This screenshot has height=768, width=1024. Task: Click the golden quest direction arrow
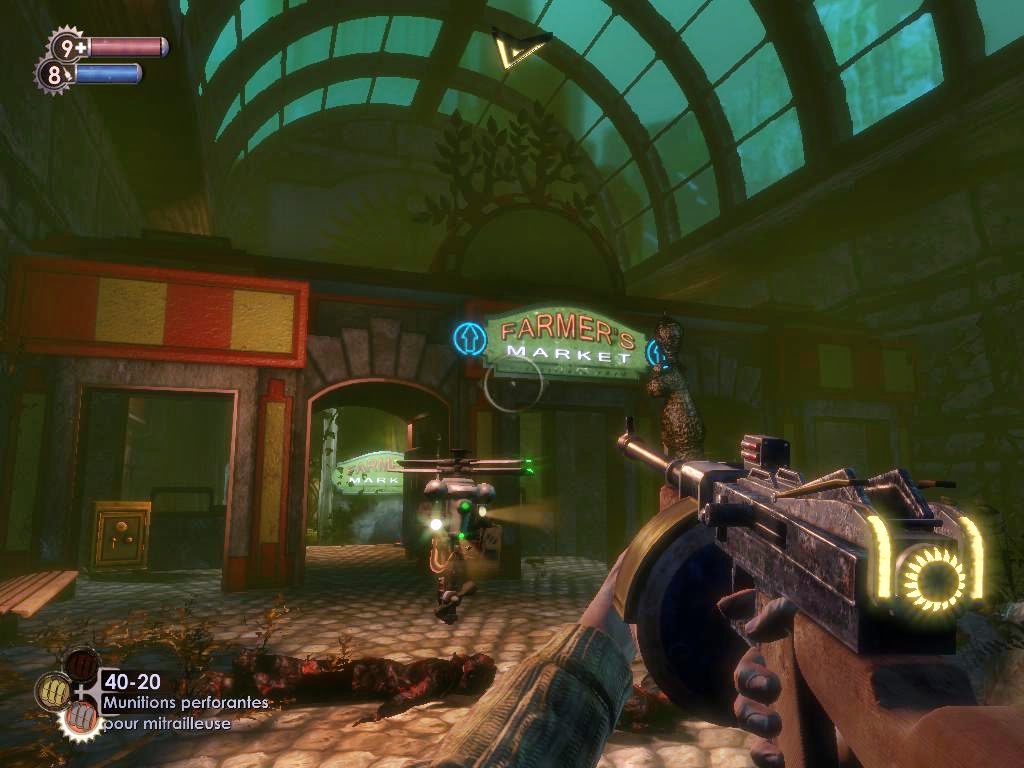(519, 48)
